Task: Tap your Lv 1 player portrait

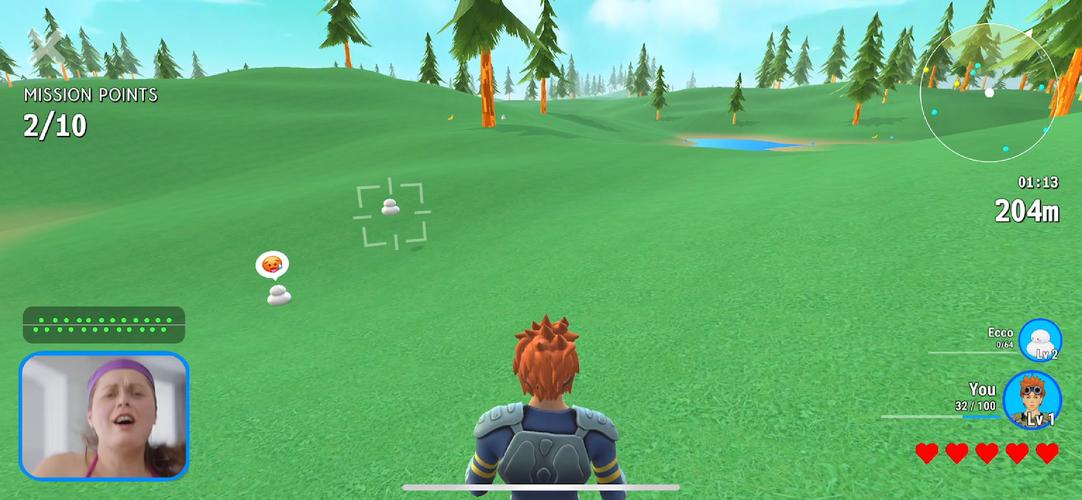Action: click(1032, 400)
